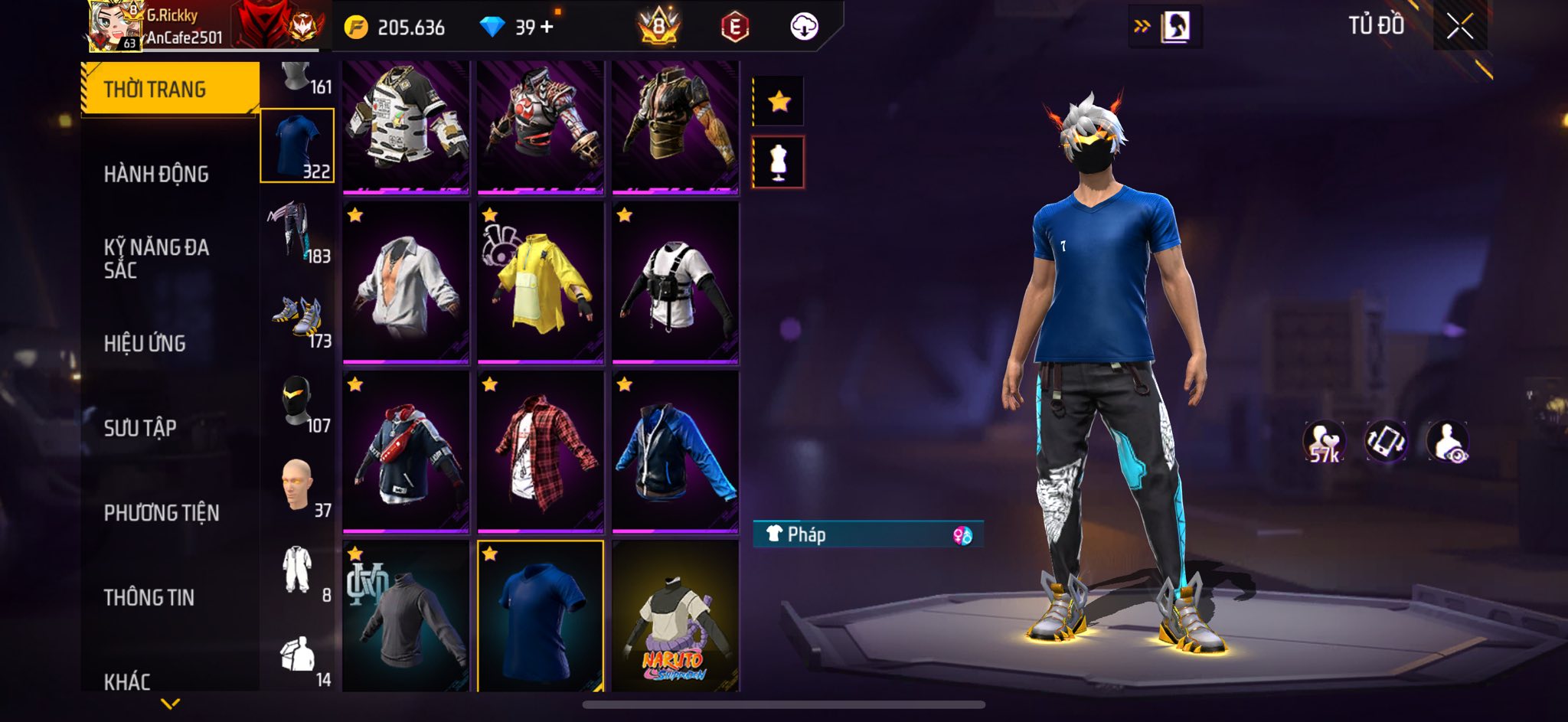This screenshot has height=722, width=1568.
Task: Pick the white open shirt
Action: pyautogui.click(x=406, y=283)
